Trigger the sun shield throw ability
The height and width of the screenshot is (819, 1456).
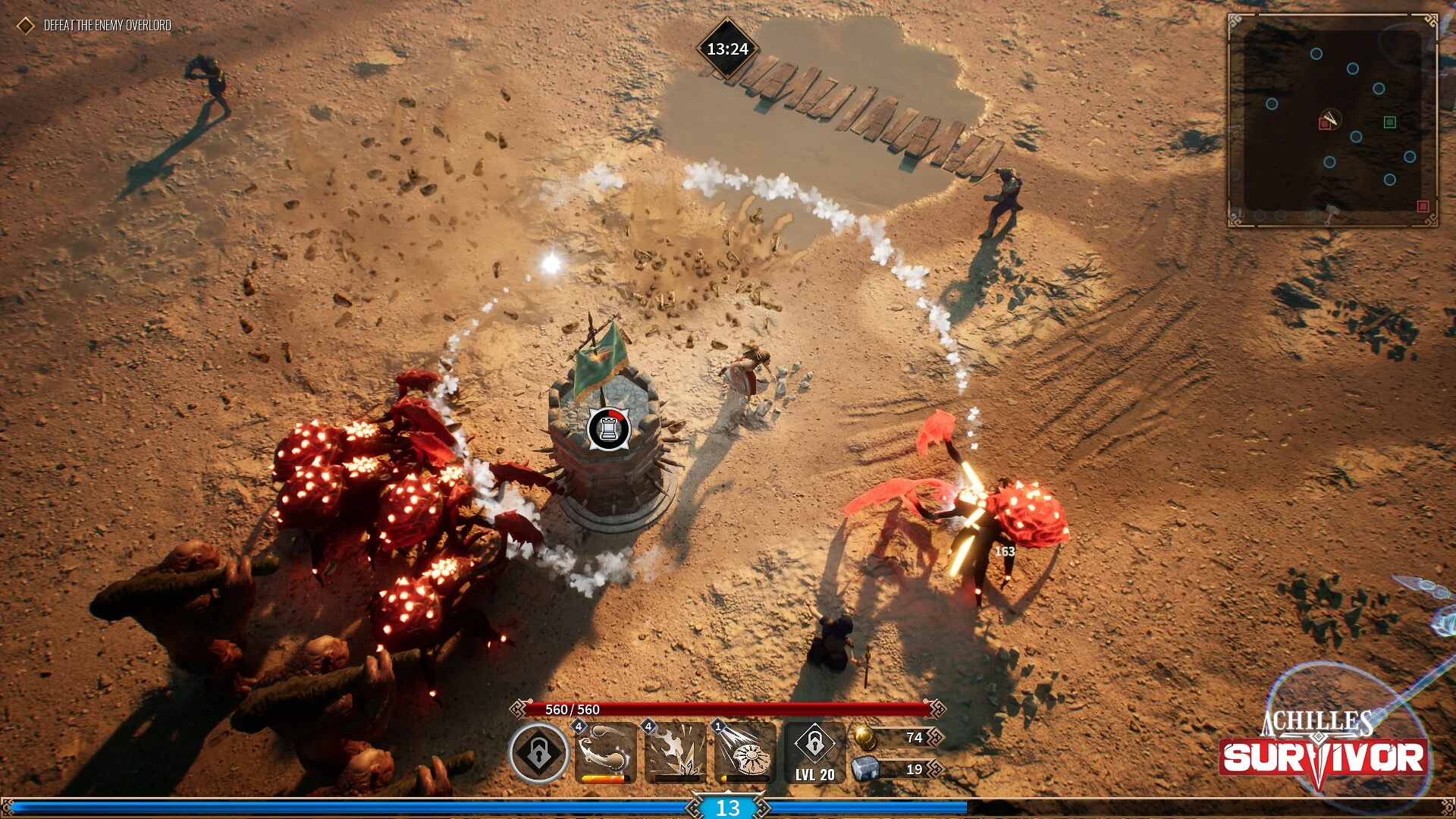coord(745,752)
